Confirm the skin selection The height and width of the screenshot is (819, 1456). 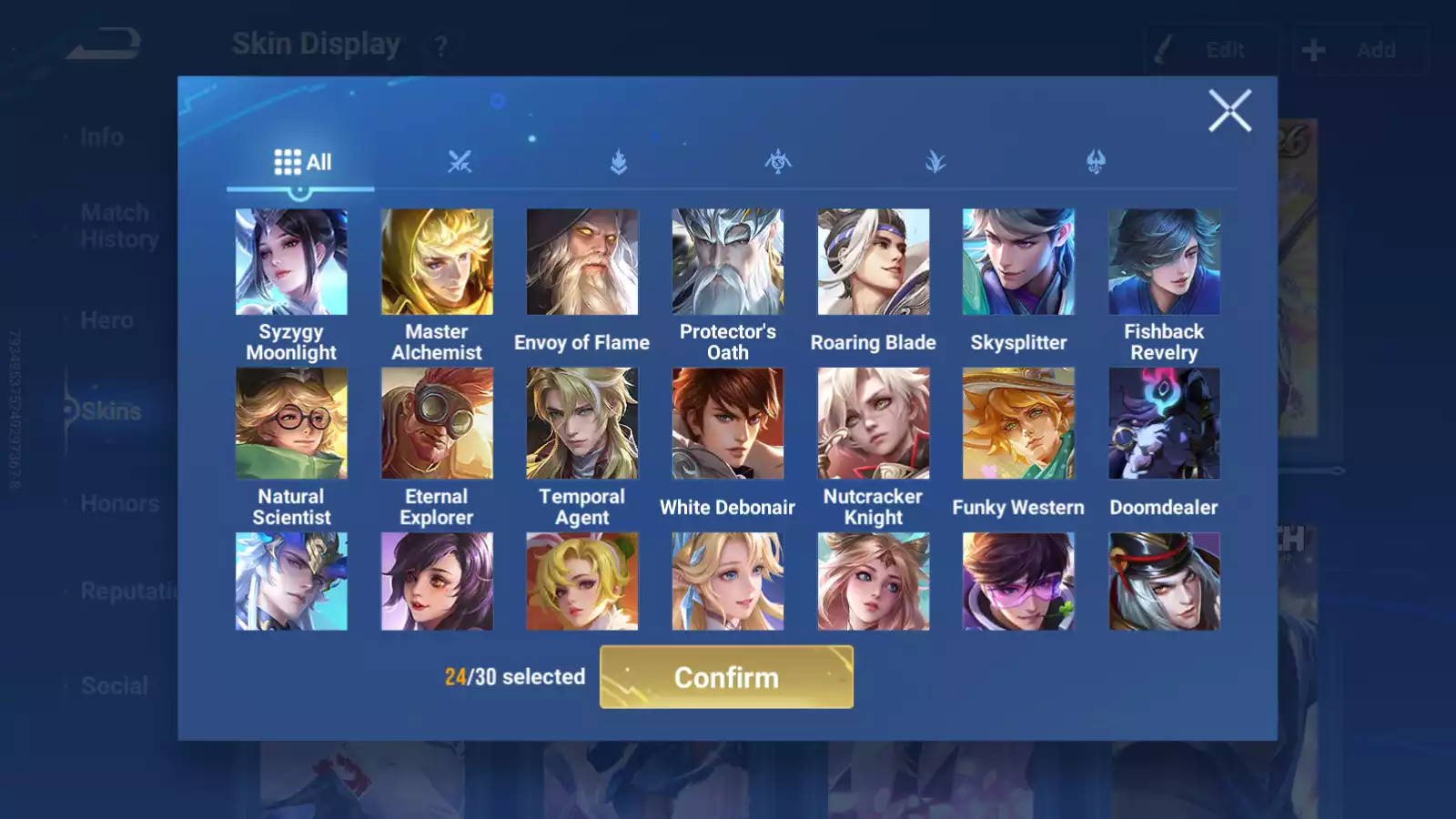726,677
